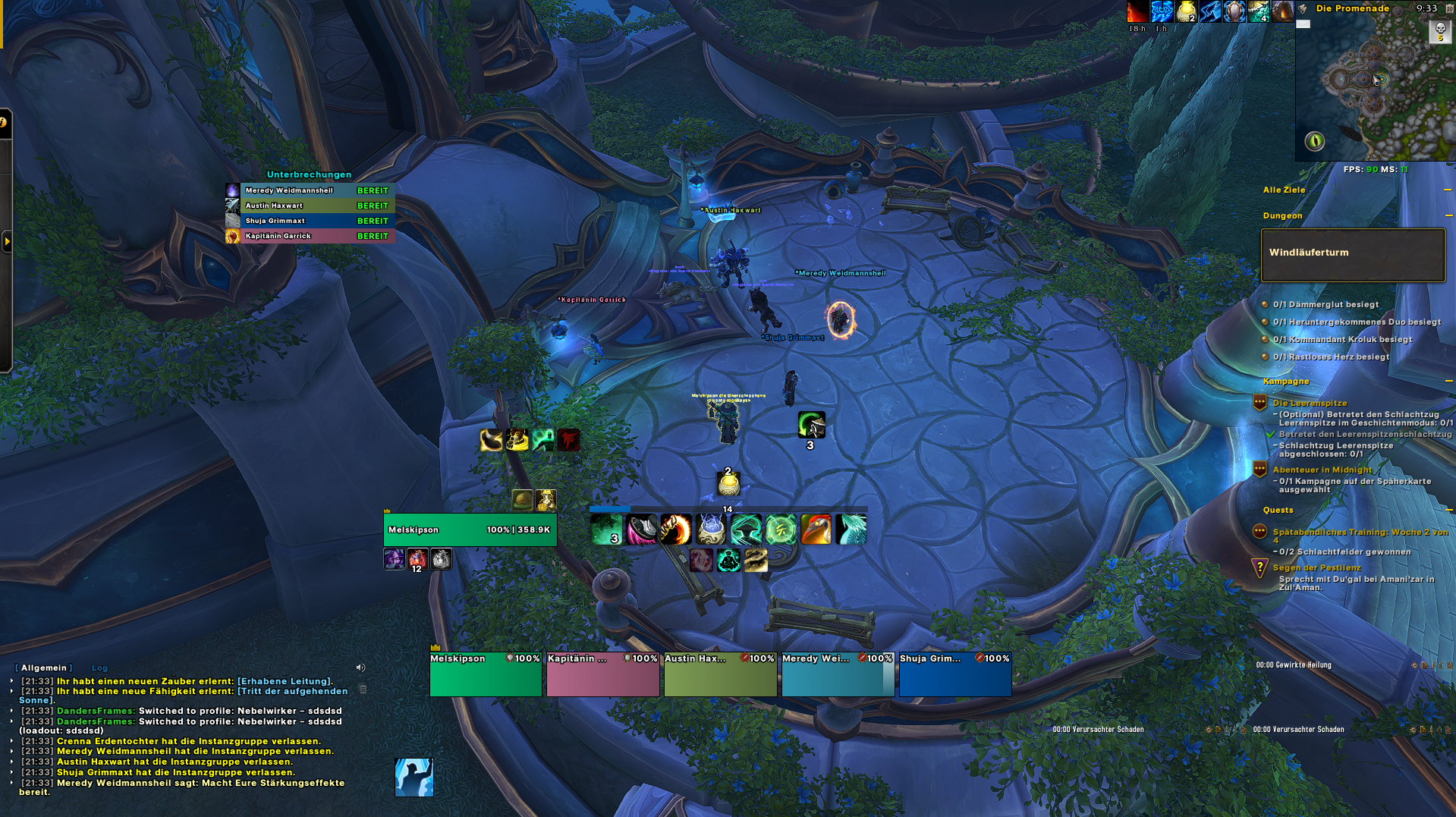This screenshot has height=817, width=1456.
Task: Open the green eye addon minimap button
Action: tap(1314, 140)
